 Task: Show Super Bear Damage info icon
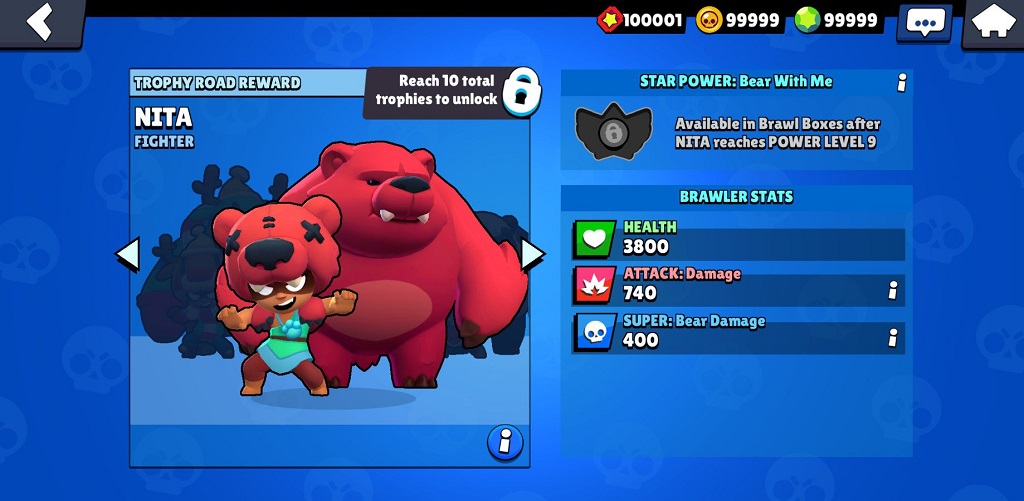pos(892,338)
